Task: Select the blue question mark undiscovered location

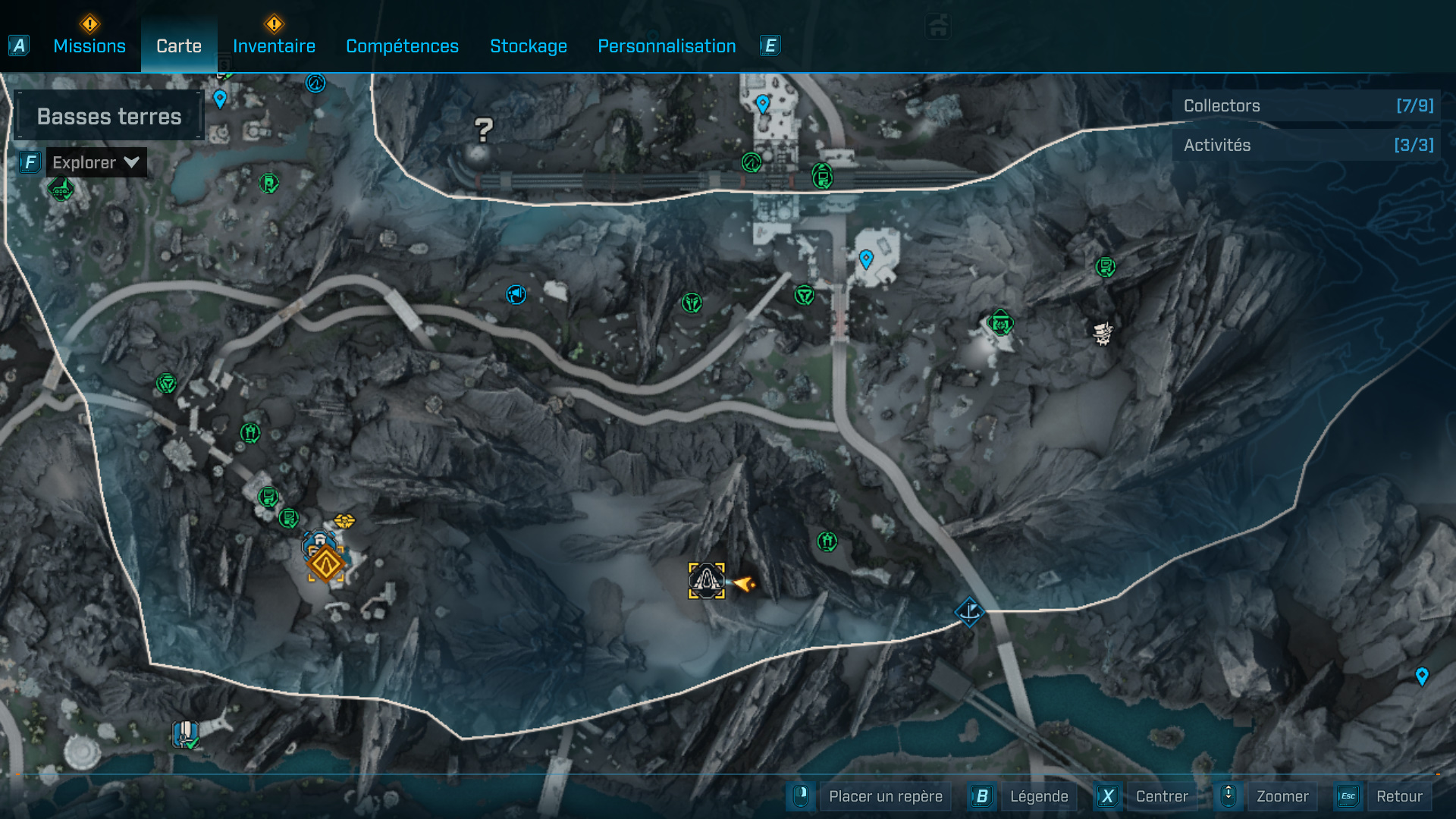Action: [483, 130]
